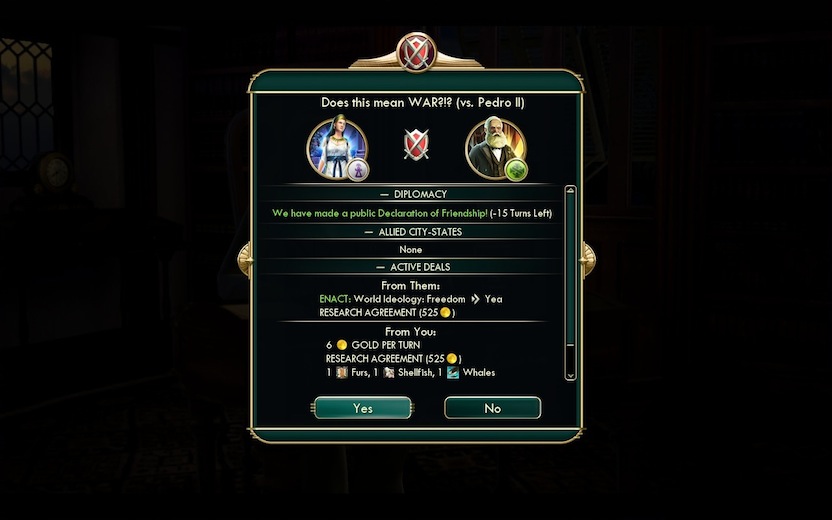Collapse the Diplomacy section header
This screenshot has width=832, height=520.
(x=415, y=194)
